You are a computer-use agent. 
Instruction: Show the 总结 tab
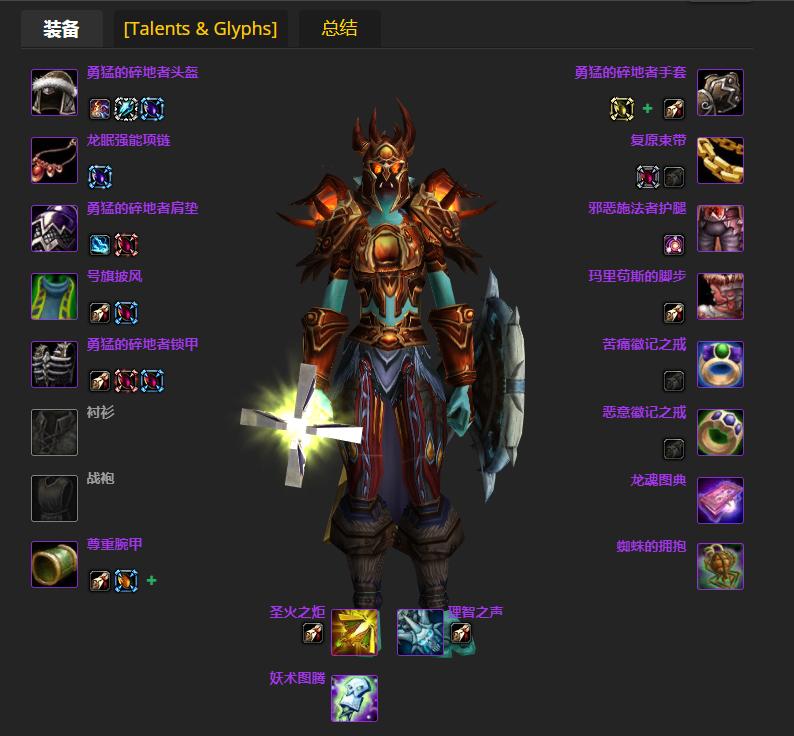coord(339,28)
